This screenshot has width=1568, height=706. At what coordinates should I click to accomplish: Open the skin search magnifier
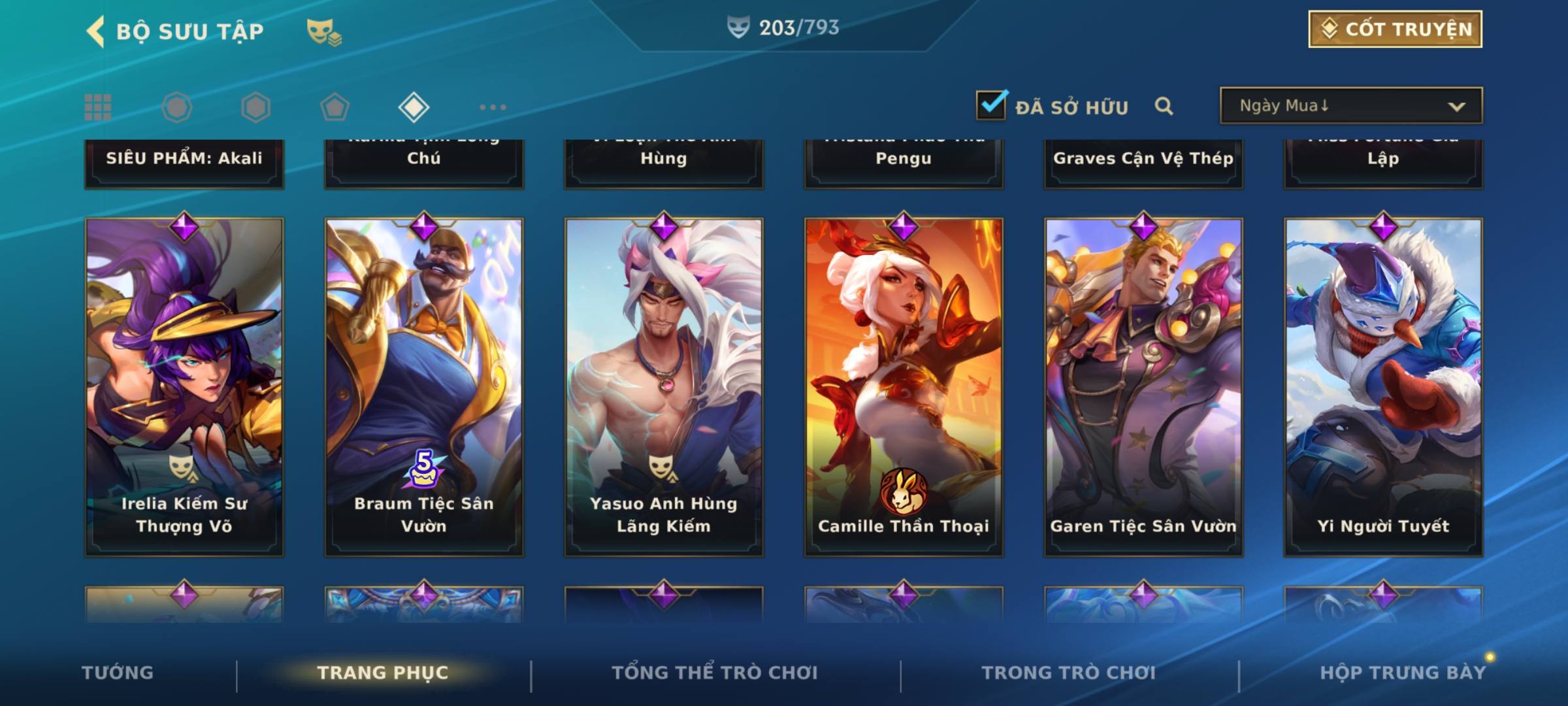click(x=1164, y=106)
